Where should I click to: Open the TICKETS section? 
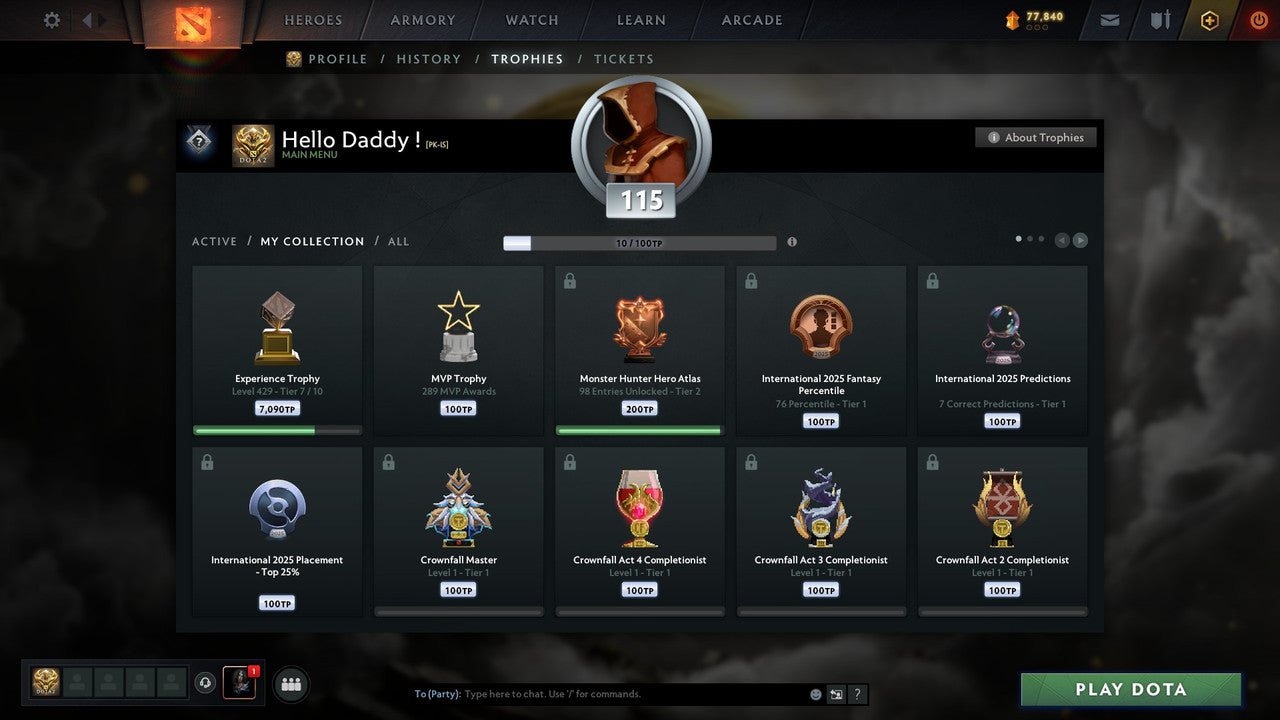pos(624,59)
